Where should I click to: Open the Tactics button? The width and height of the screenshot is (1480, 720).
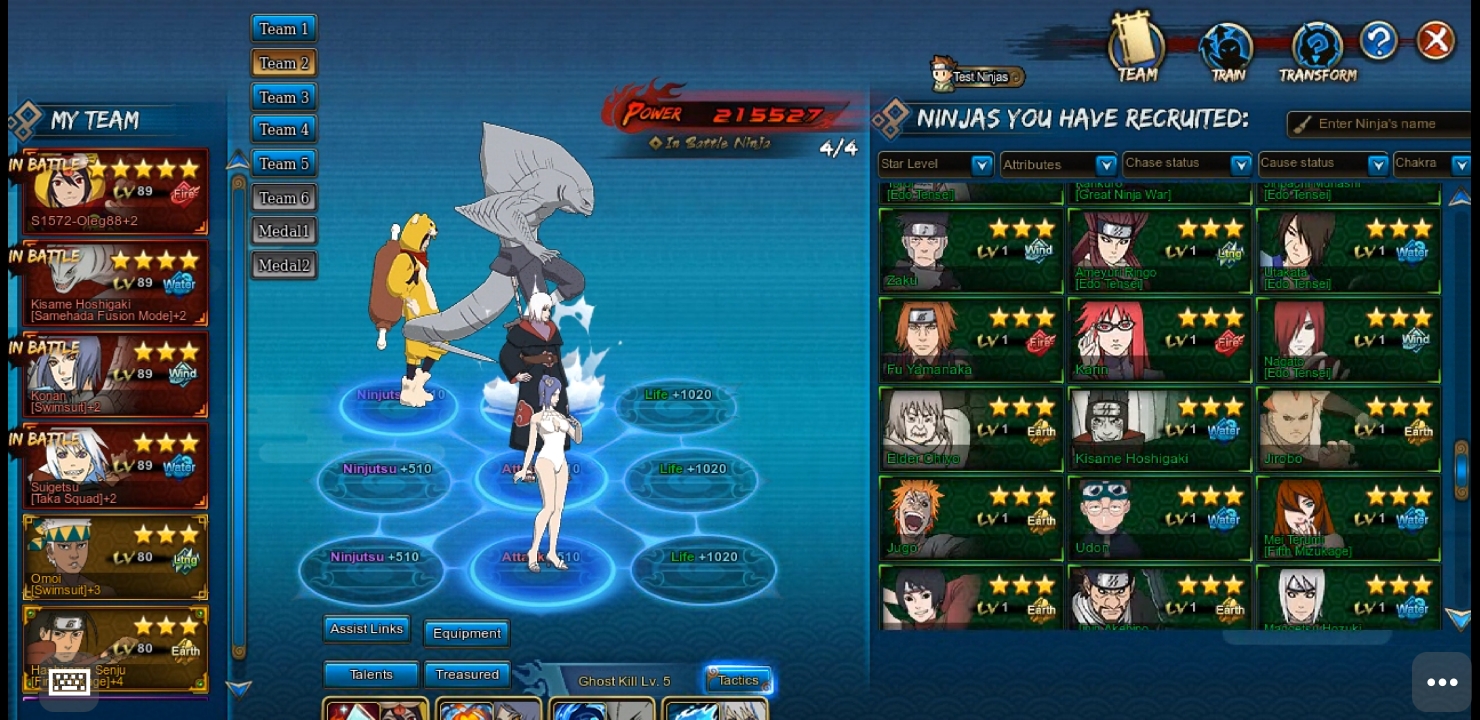pyautogui.click(x=738, y=681)
